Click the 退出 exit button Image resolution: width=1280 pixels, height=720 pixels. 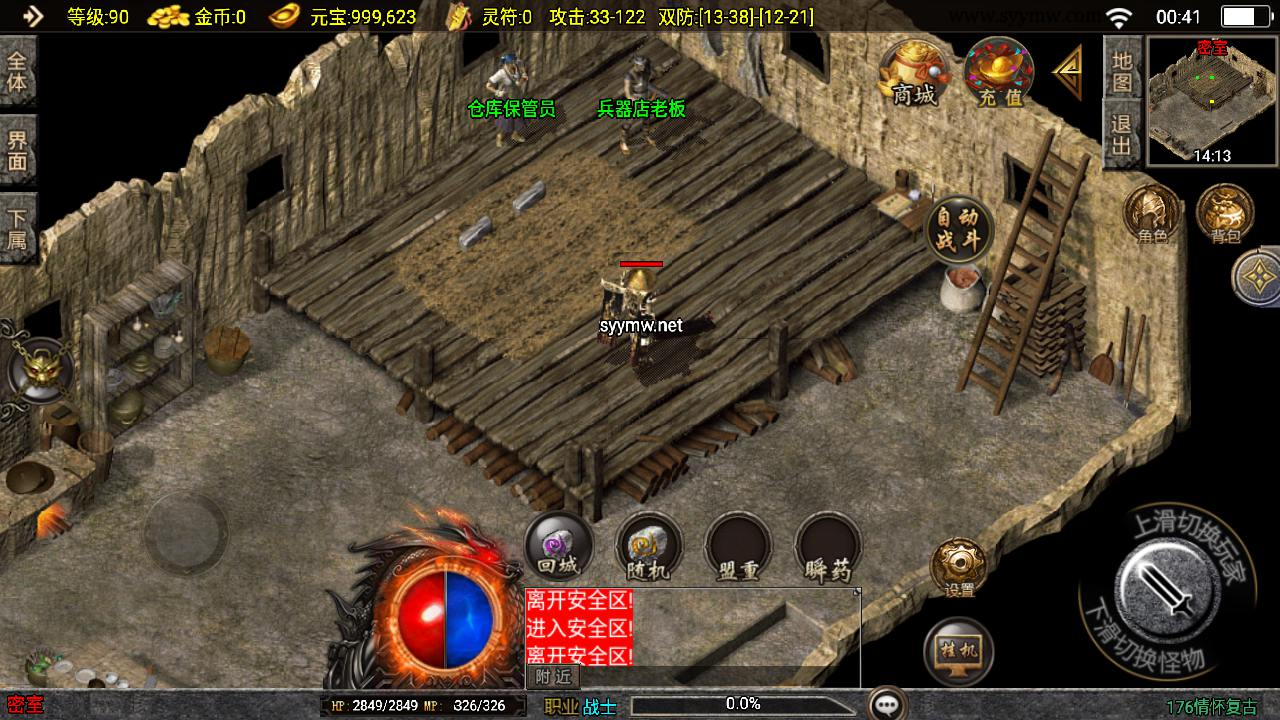(x=1122, y=137)
